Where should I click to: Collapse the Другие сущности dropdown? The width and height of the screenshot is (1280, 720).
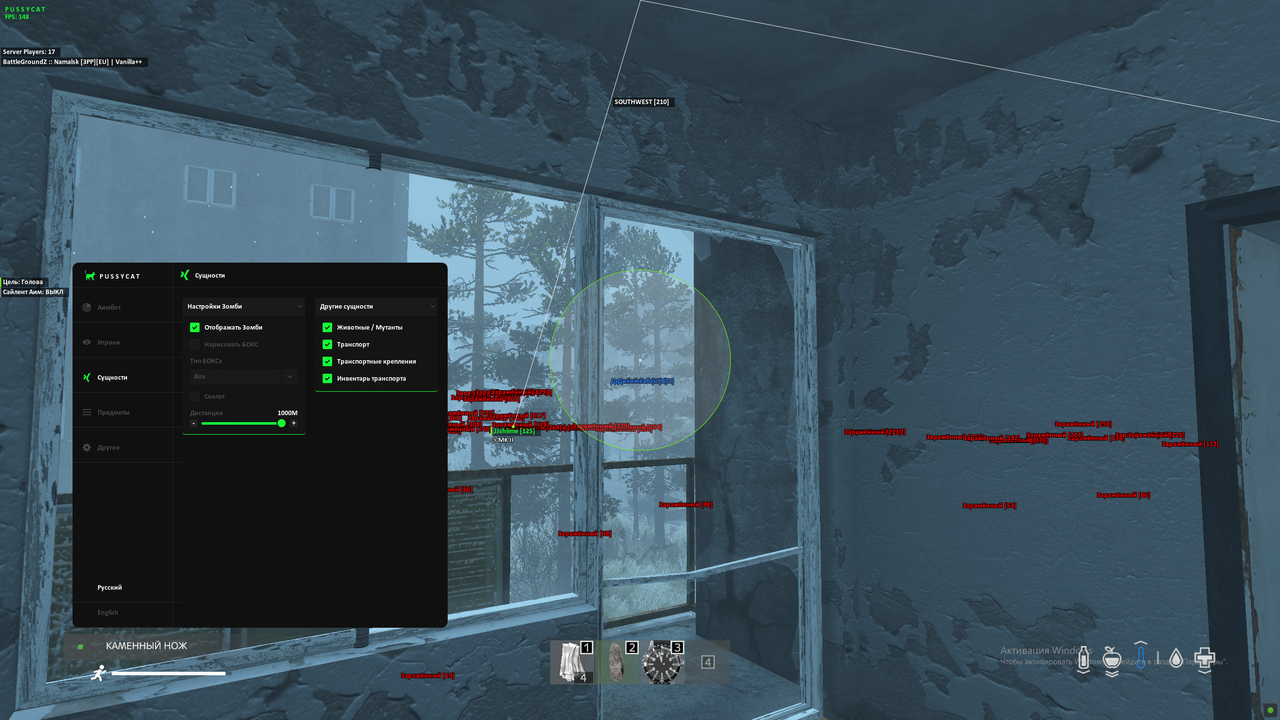tap(376, 306)
